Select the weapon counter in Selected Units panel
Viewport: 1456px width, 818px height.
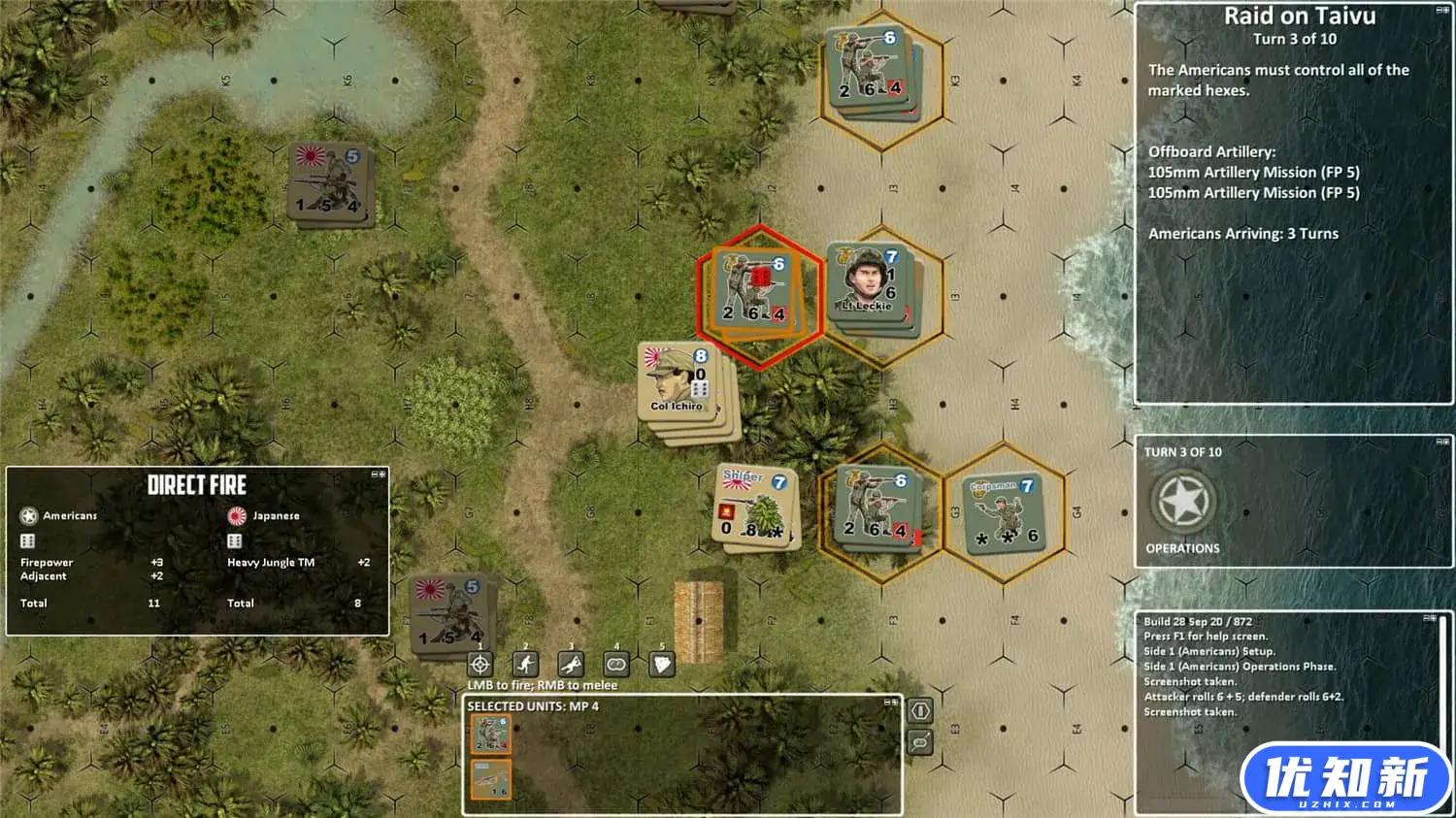491,779
